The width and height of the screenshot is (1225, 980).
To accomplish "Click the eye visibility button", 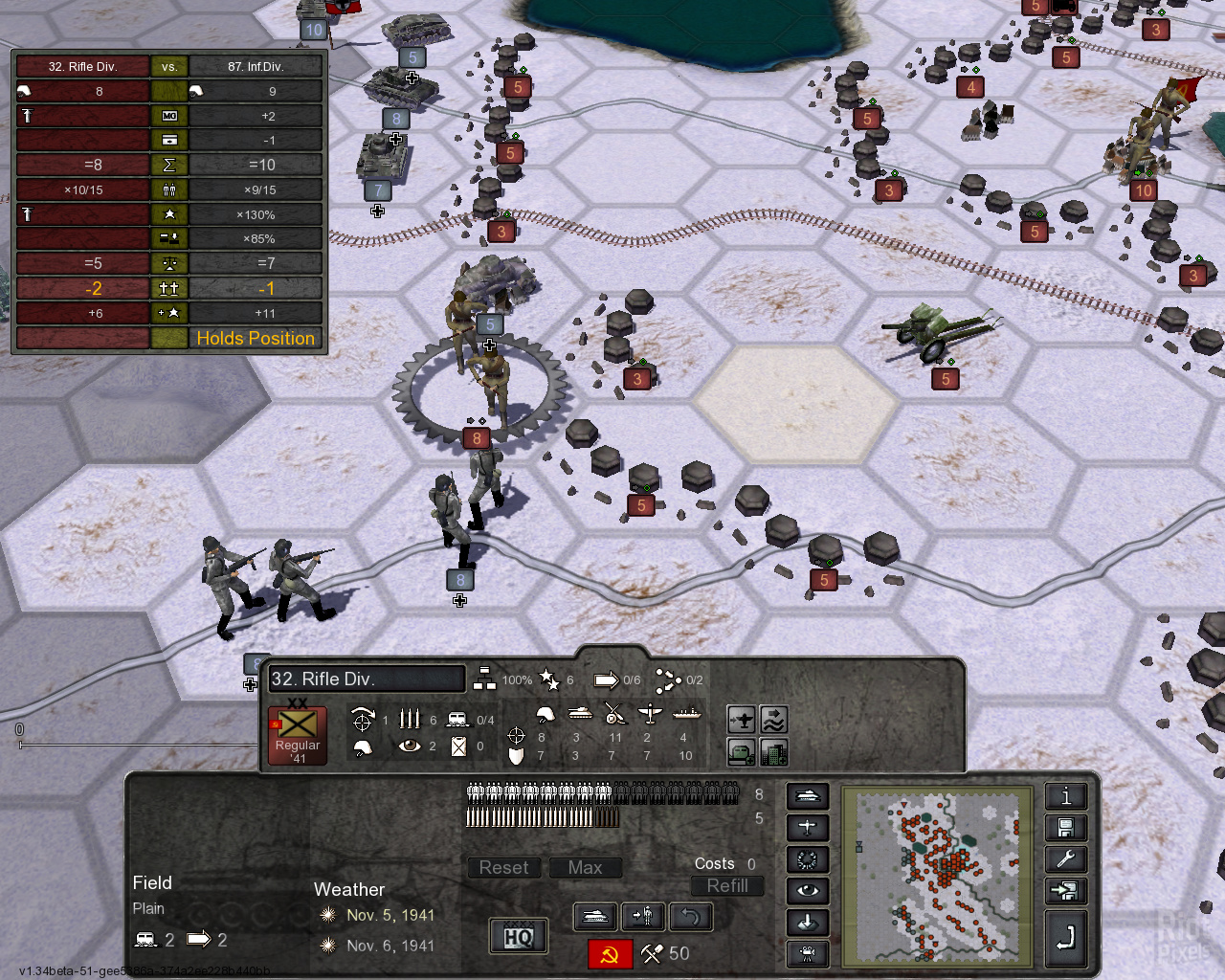I will pos(807,891).
